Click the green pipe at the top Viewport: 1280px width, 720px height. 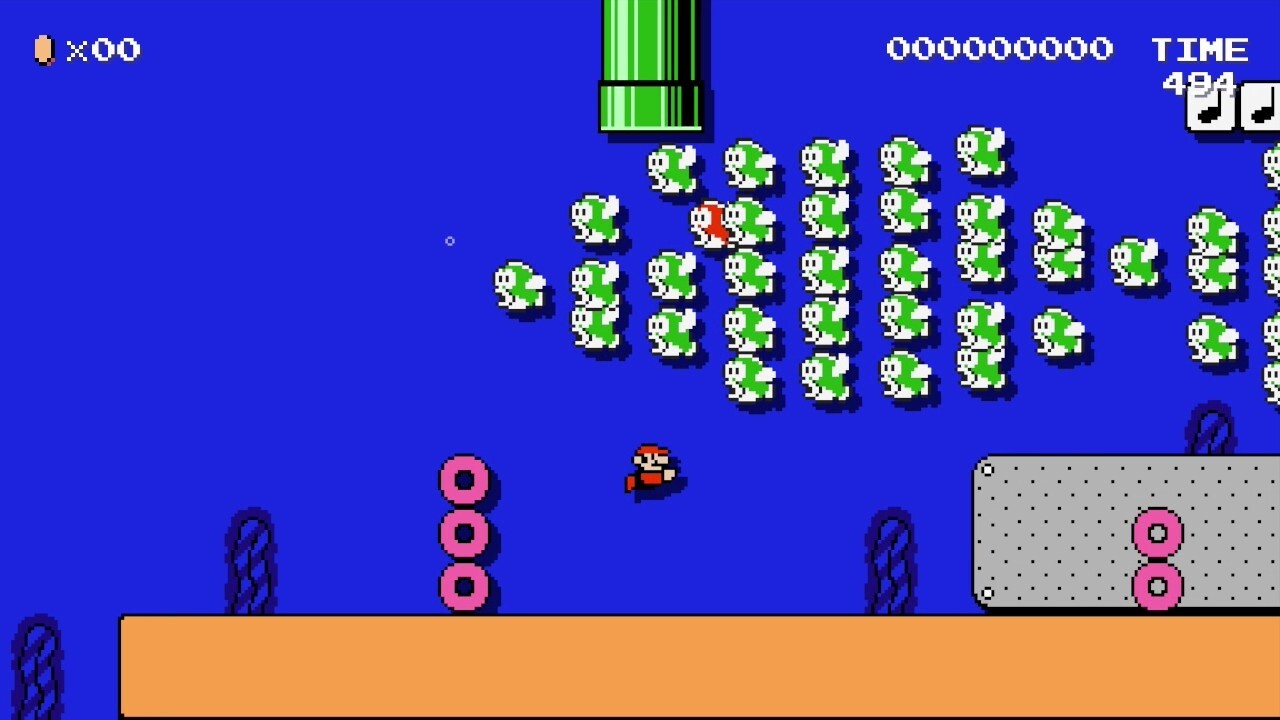pos(652,65)
